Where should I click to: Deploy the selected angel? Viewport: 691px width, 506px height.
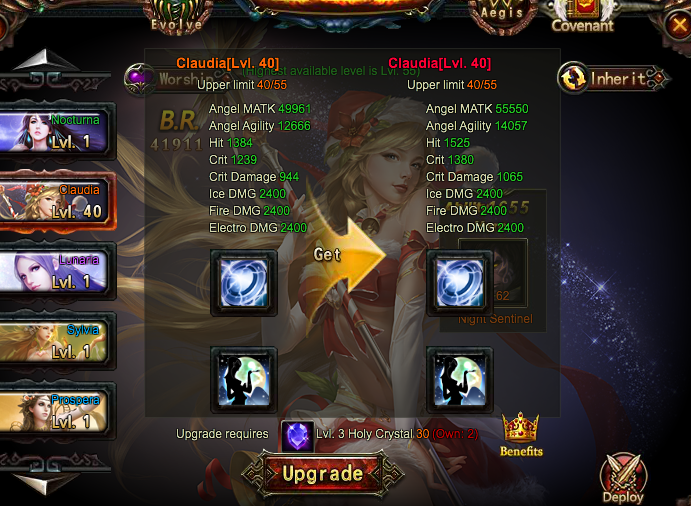tap(622, 477)
